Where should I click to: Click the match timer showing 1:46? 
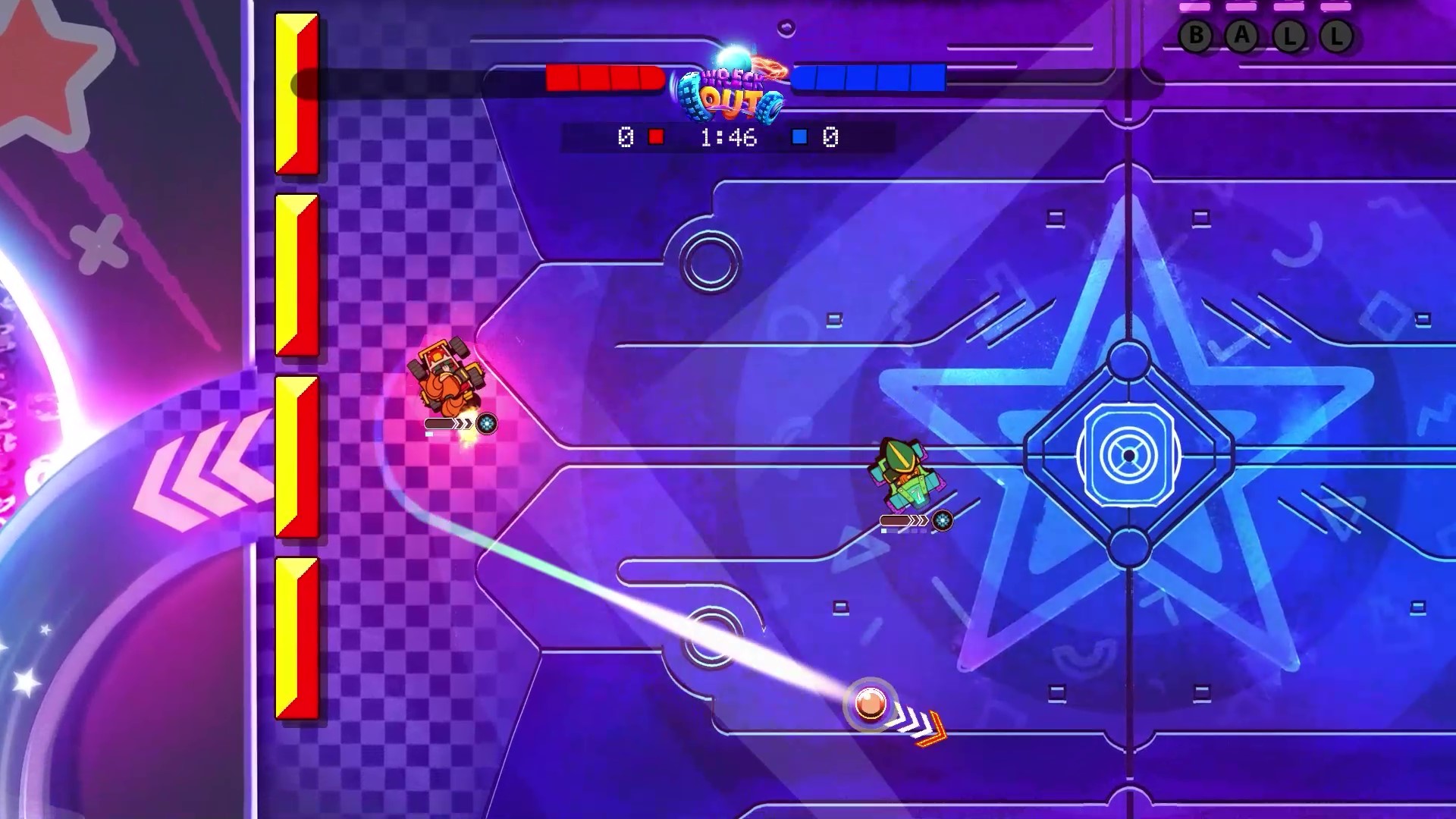(x=728, y=137)
